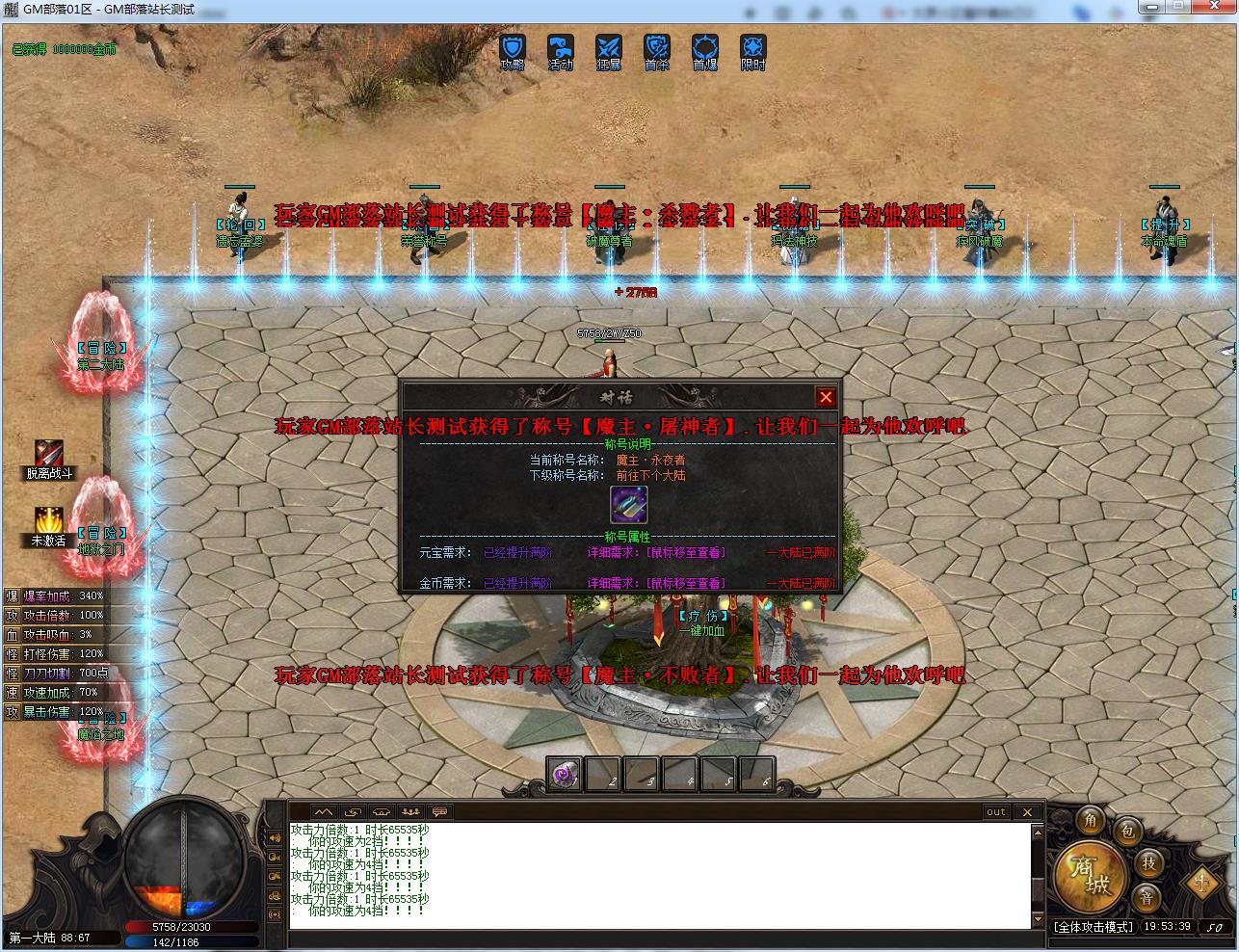1239x952 pixels.
Task: Open the 首爆 first-drop icon
Action: click(x=705, y=48)
